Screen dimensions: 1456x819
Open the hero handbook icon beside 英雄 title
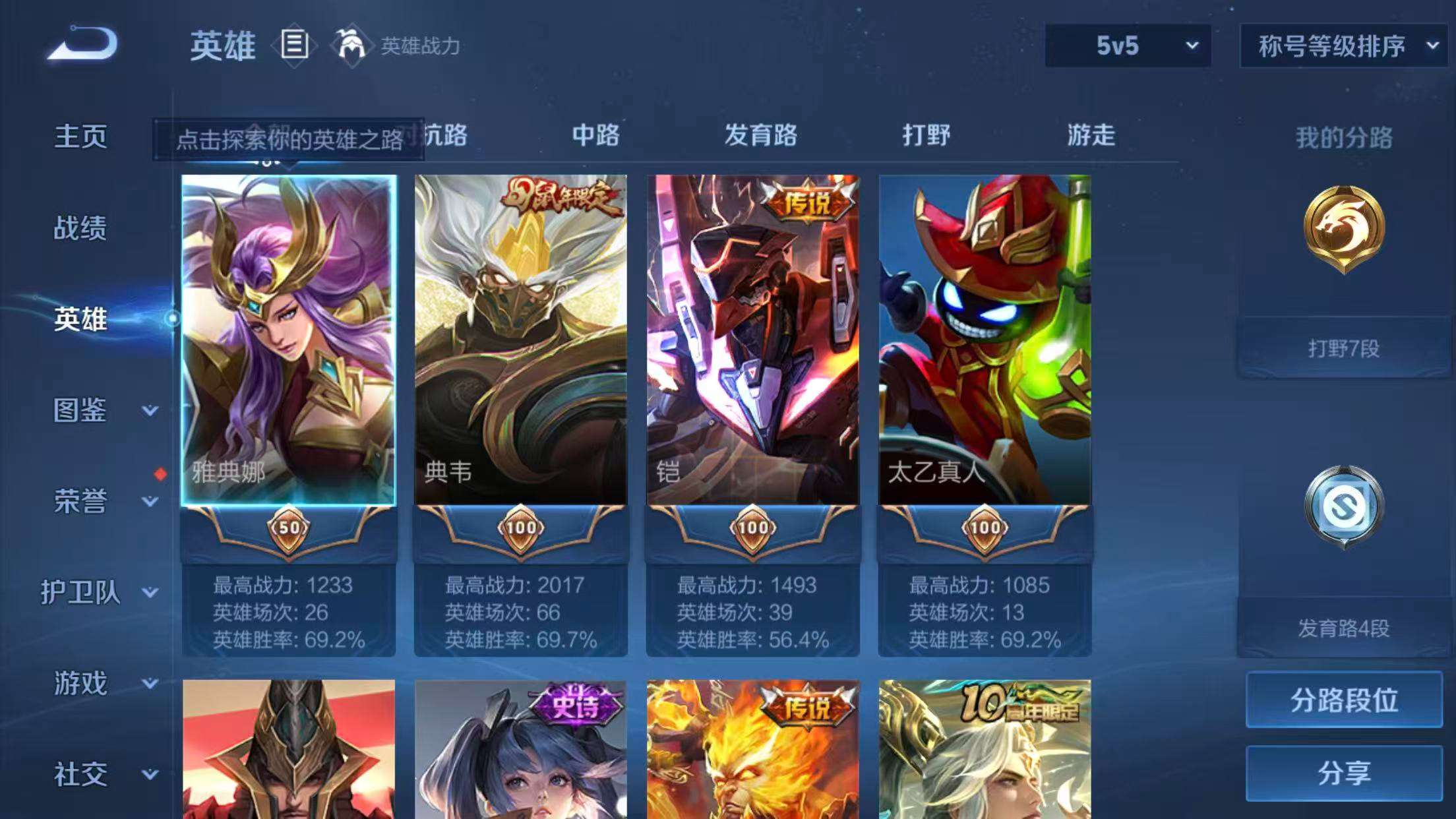pos(295,45)
